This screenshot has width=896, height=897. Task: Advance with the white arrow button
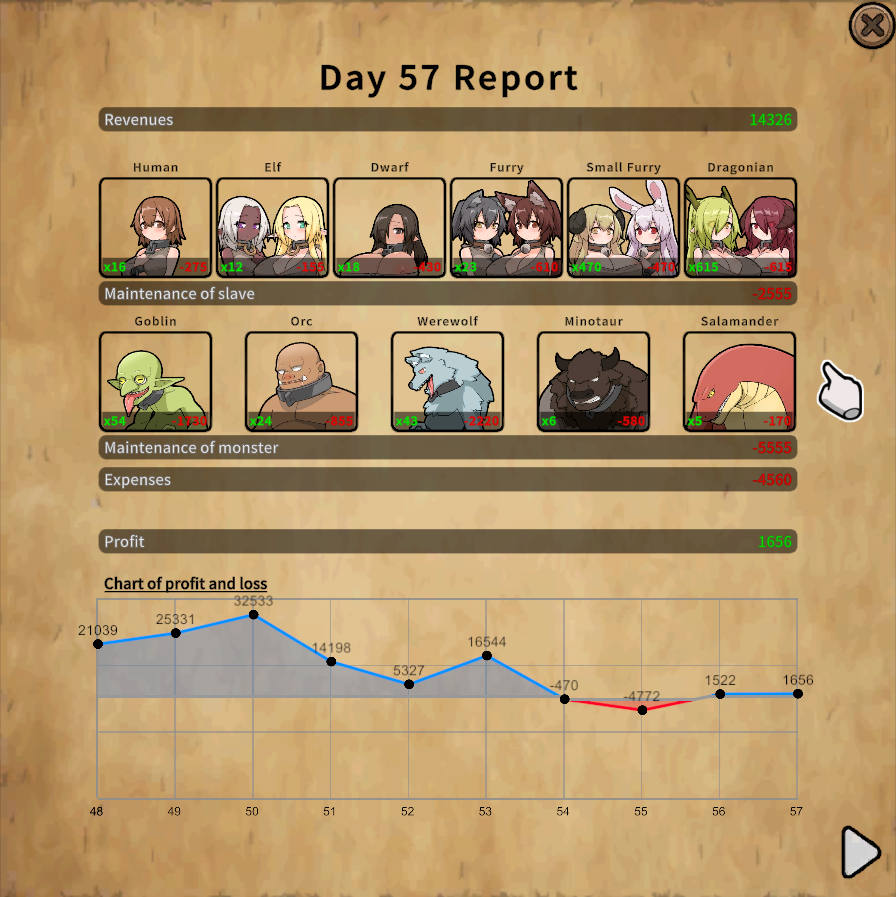(860, 852)
